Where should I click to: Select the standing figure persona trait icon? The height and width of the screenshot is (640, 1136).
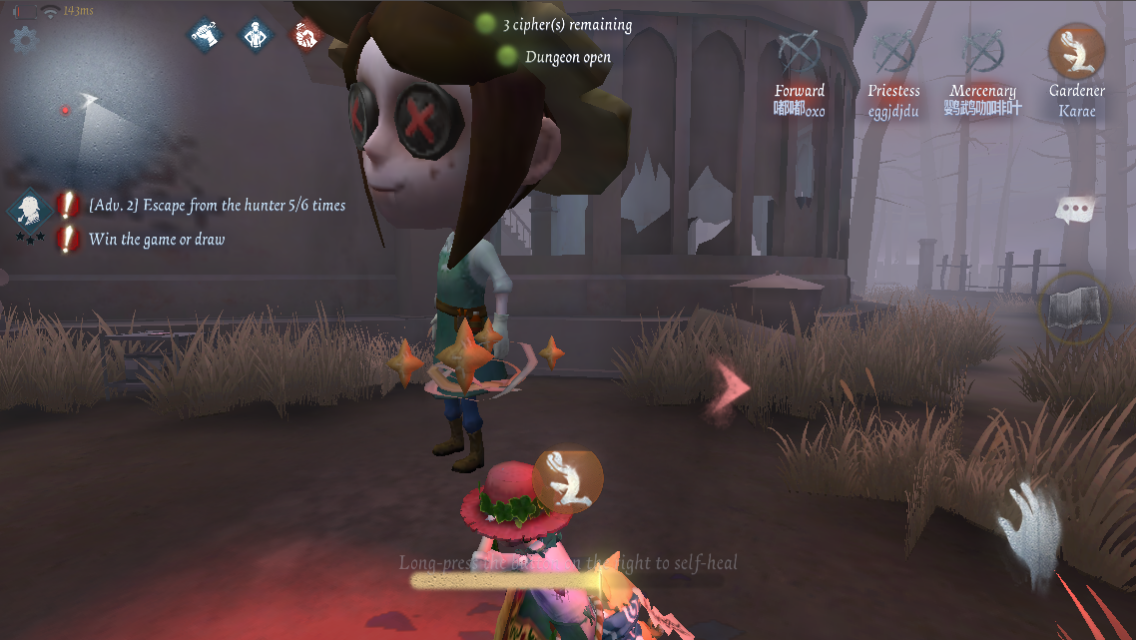256,35
